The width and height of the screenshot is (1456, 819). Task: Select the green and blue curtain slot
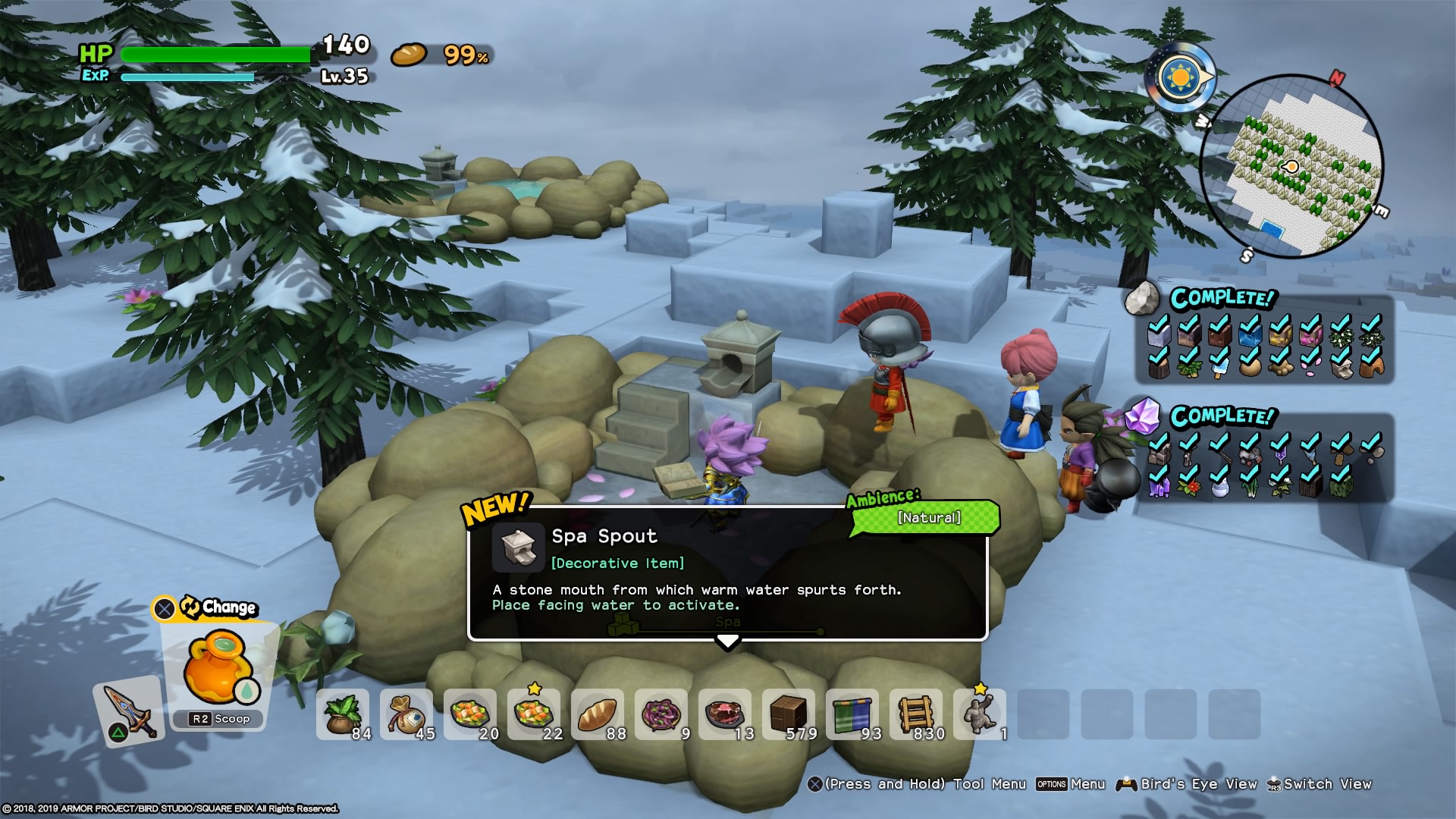[x=852, y=714]
